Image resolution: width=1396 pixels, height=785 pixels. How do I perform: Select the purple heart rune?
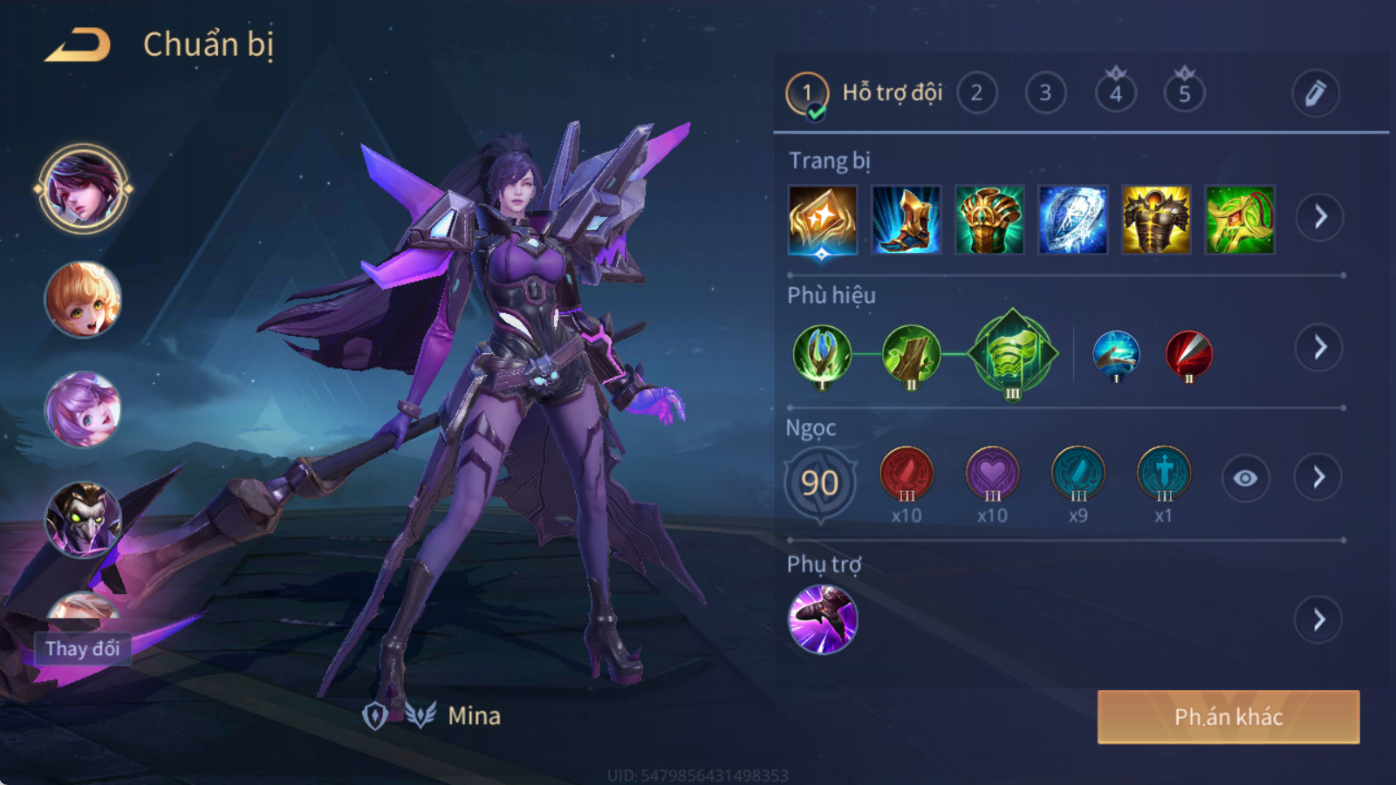(992, 474)
